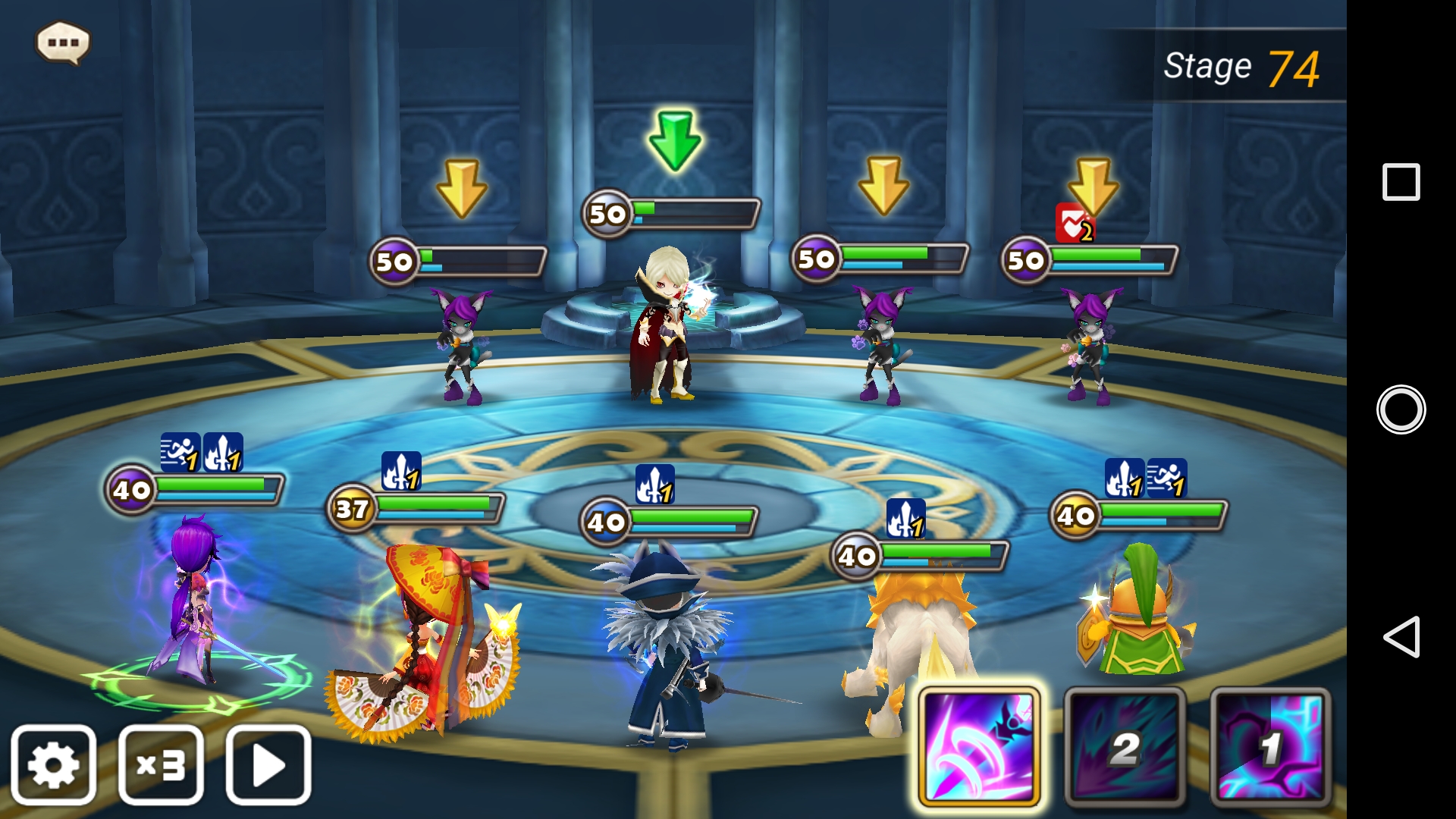
Task: Start auto-battle with the play button
Action: (x=268, y=764)
